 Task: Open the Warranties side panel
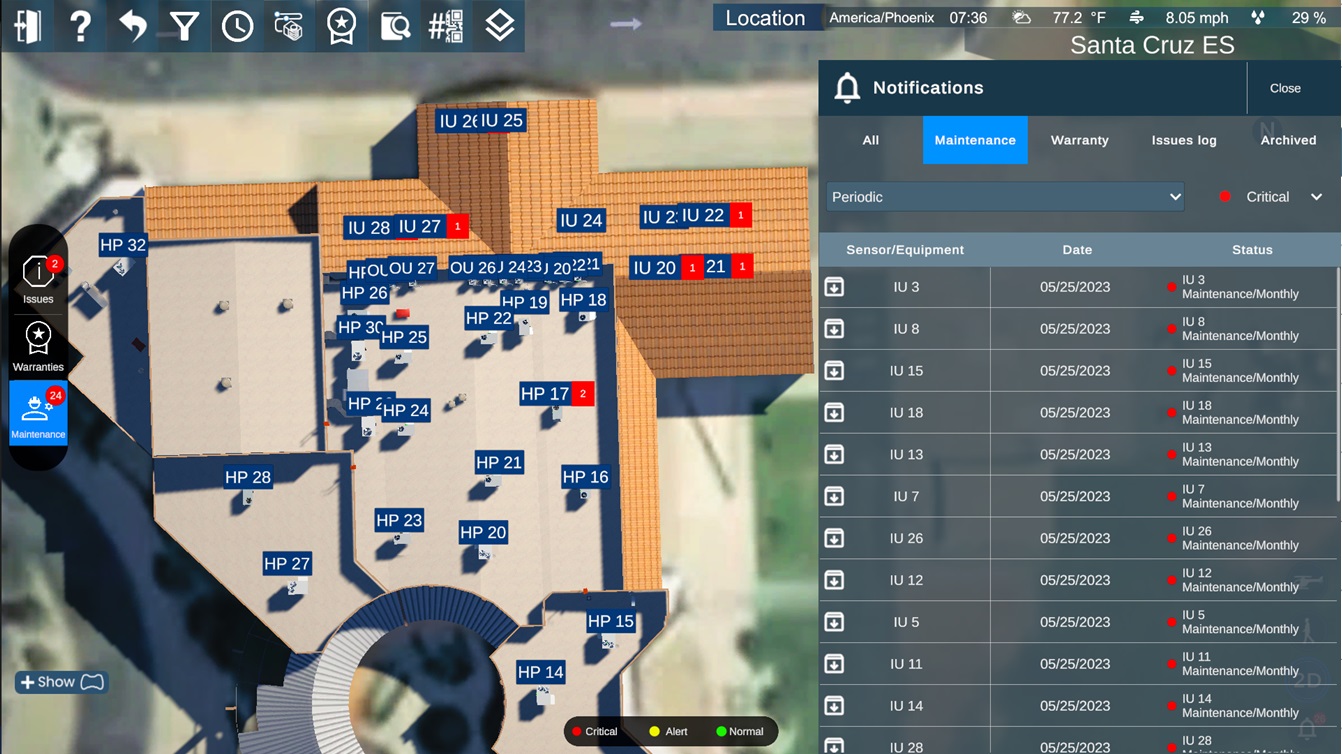point(38,347)
